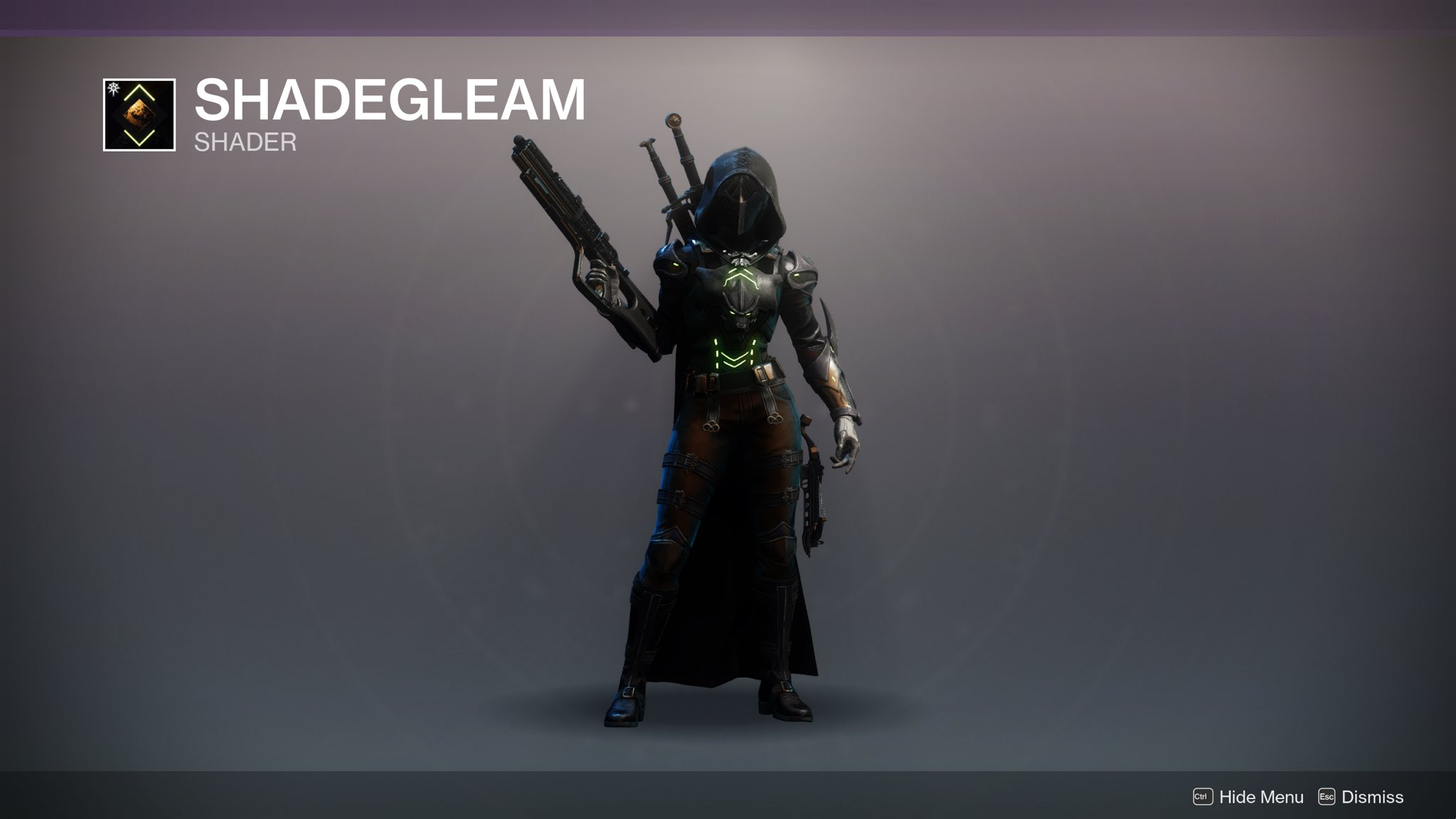Image resolution: width=1456 pixels, height=819 pixels.
Task: Click the Shadegleam shader icon
Action: pyautogui.click(x=139, y=114)
